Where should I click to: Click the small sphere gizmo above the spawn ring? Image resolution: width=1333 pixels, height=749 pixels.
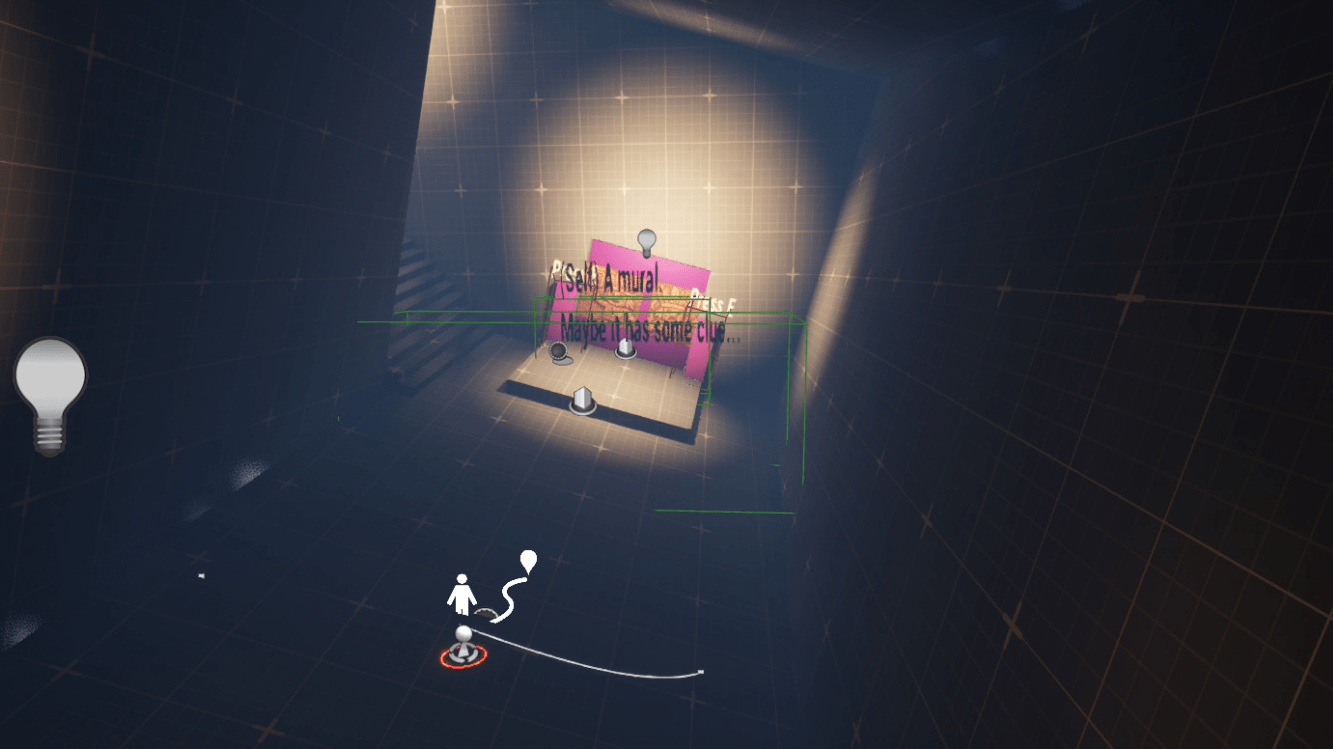[461, 632]
